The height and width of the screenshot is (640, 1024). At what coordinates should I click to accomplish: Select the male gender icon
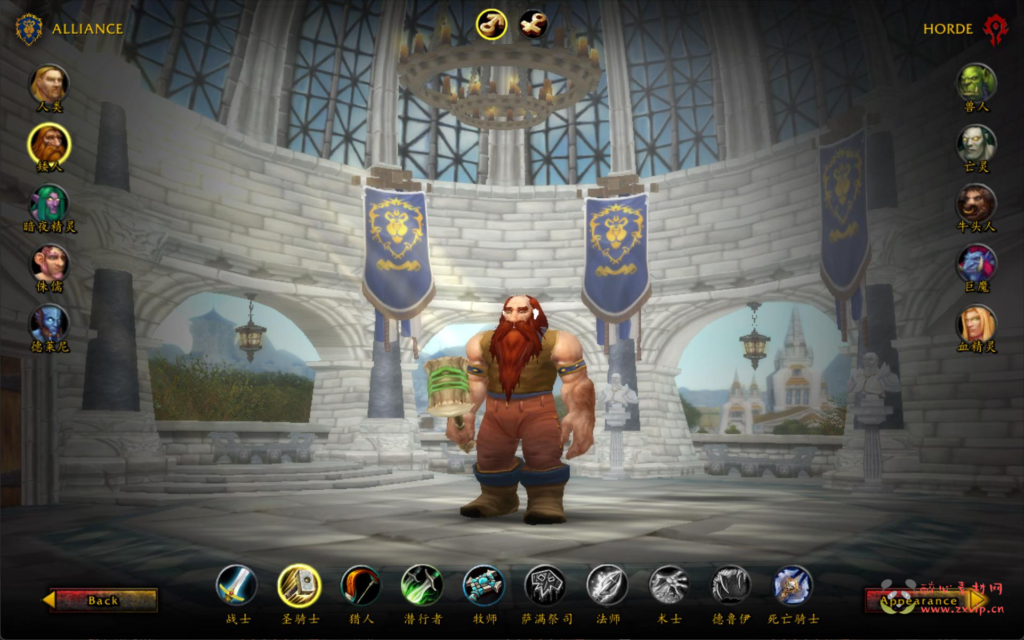point(491,24)
